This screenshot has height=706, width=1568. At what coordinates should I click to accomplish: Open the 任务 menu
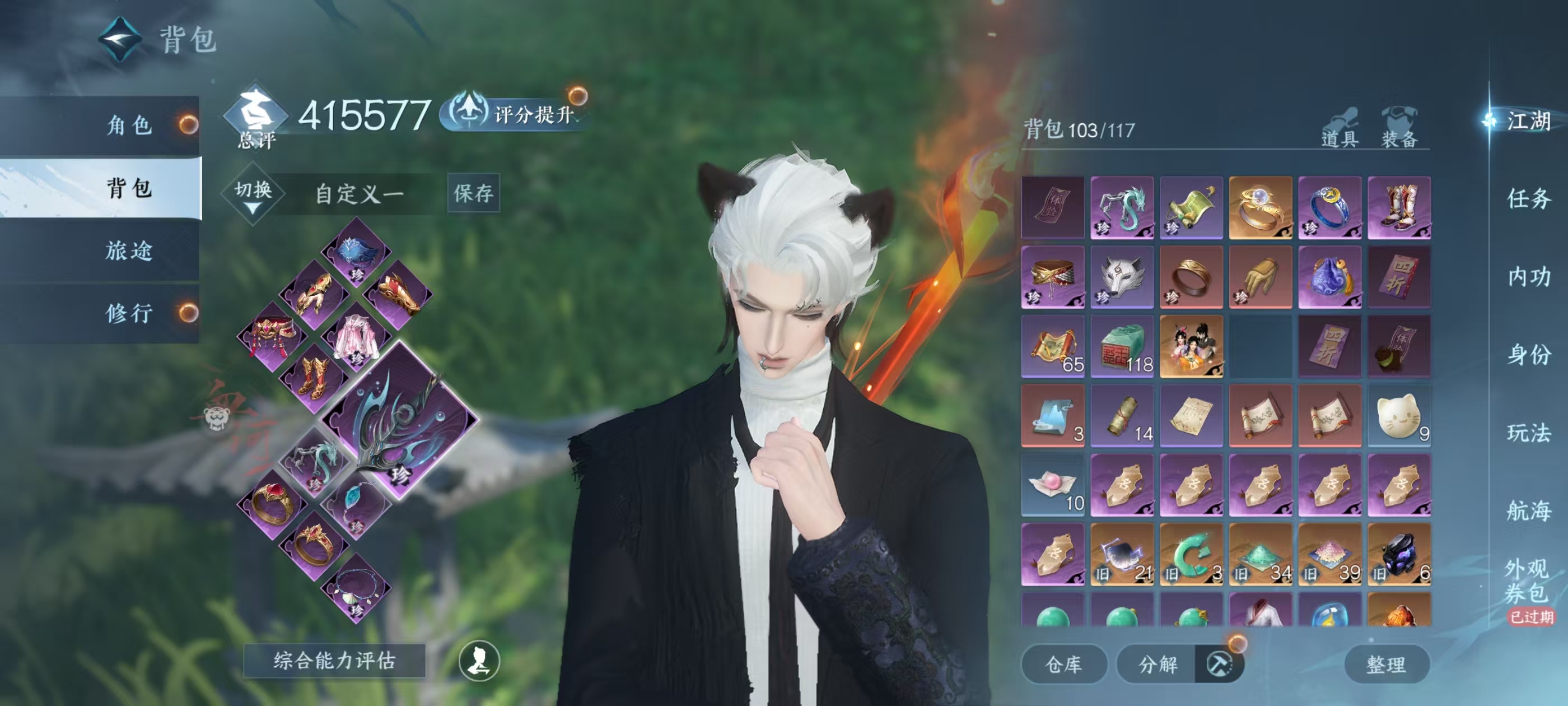[x=1528, y=198]
